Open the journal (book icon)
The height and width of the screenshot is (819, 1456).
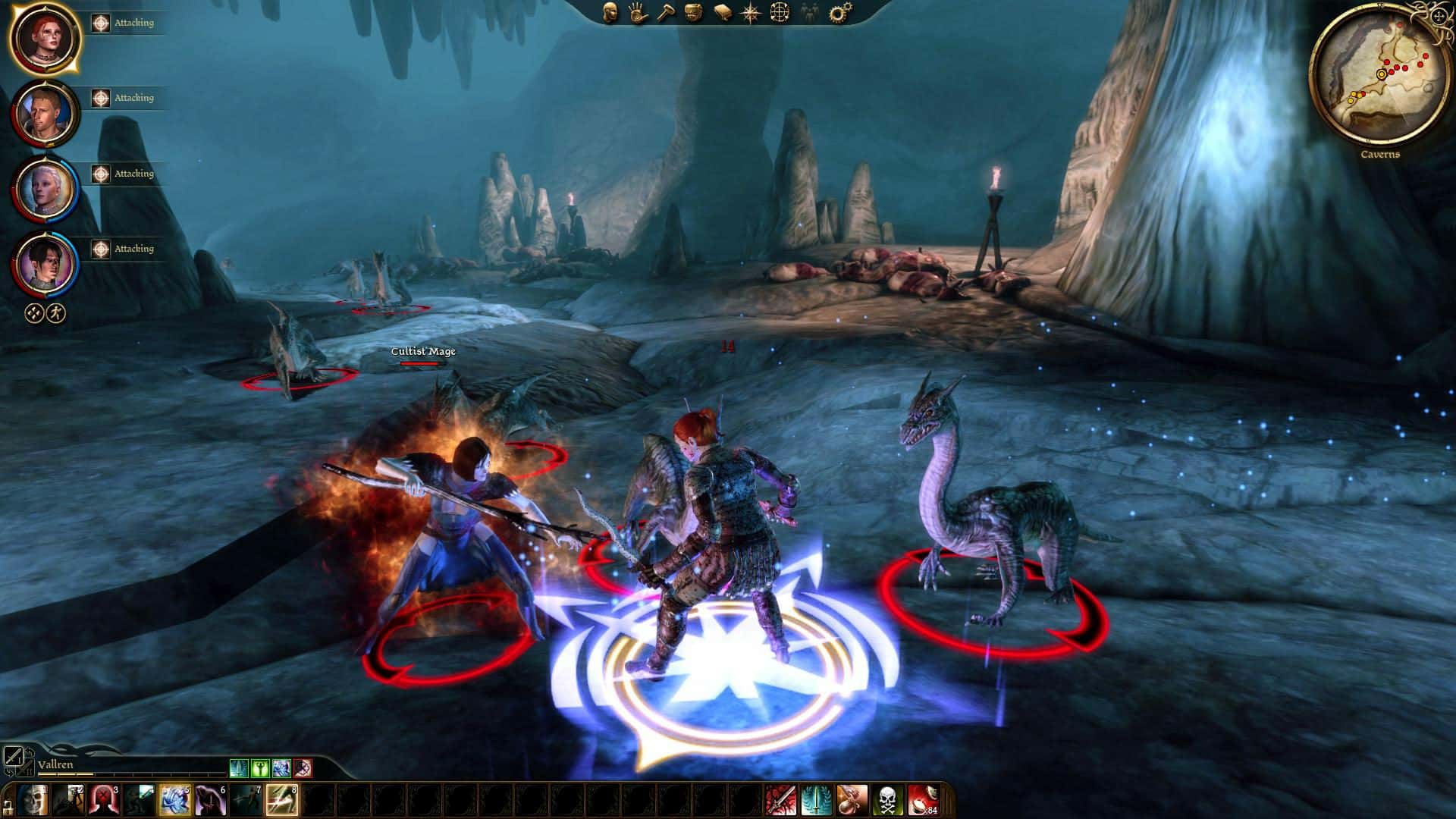pos(721,13)
